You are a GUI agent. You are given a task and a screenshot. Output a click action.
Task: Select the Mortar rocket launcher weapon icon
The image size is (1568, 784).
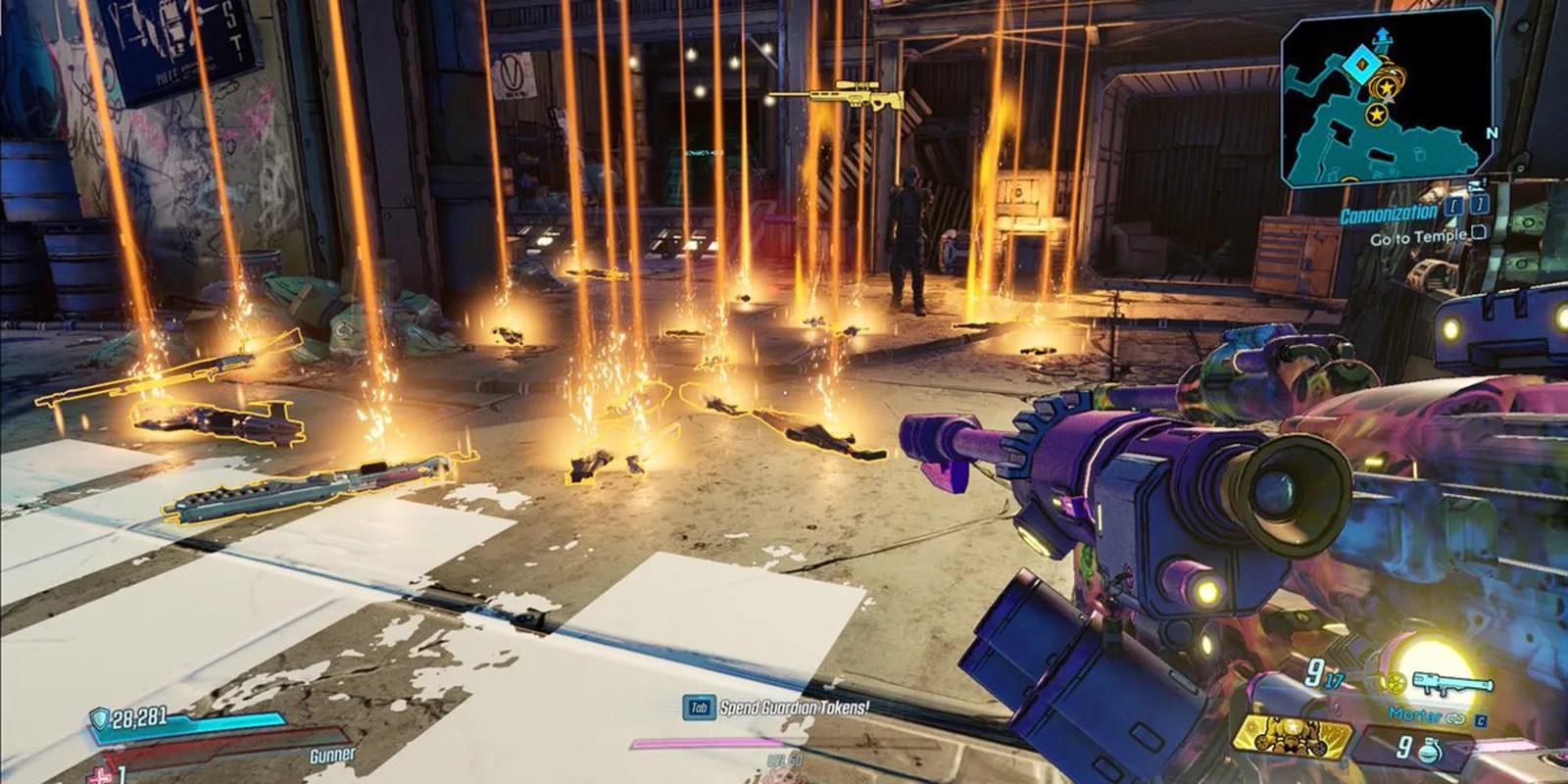1452,683
